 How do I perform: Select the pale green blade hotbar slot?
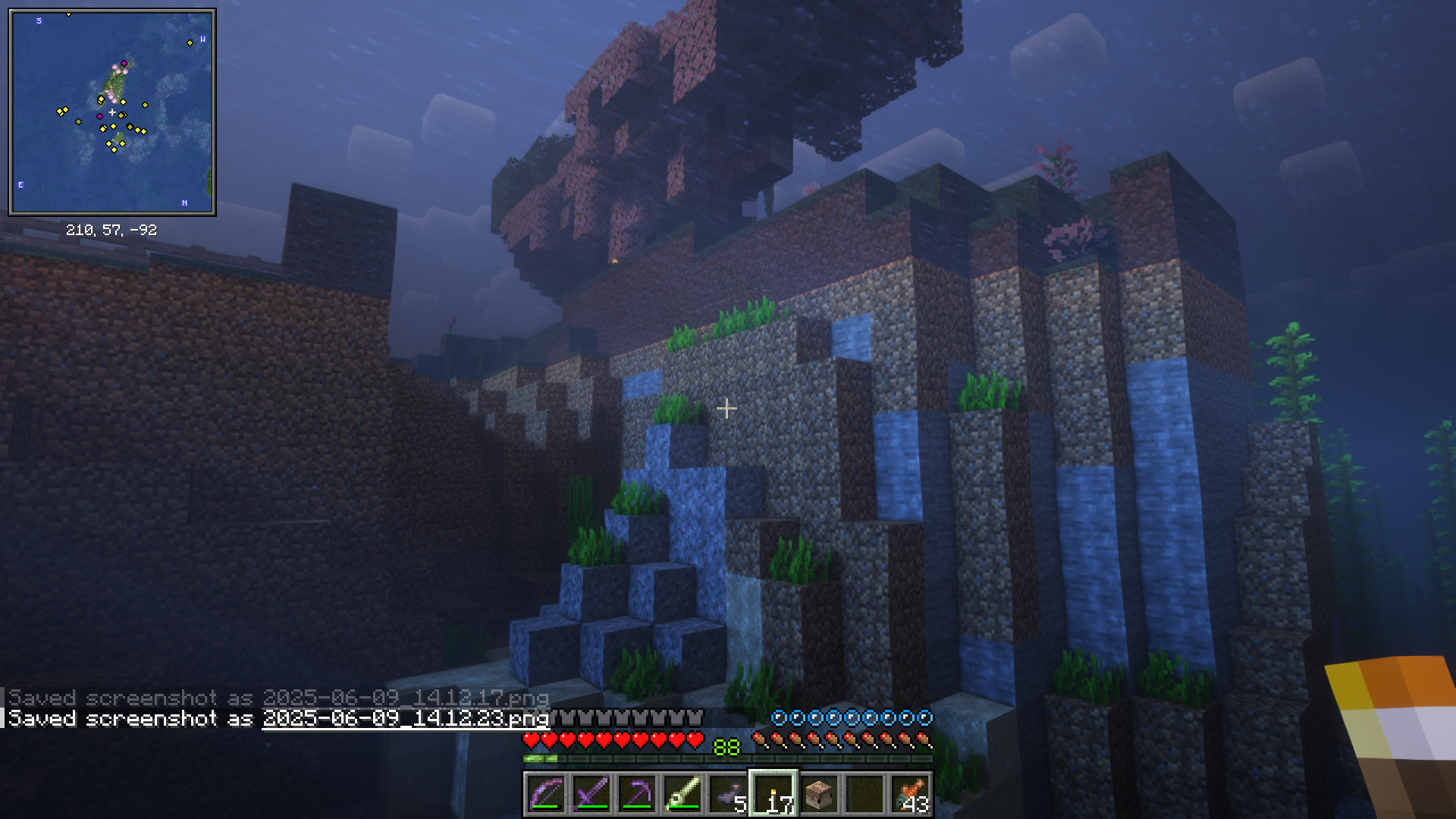(x=682, y=794)
